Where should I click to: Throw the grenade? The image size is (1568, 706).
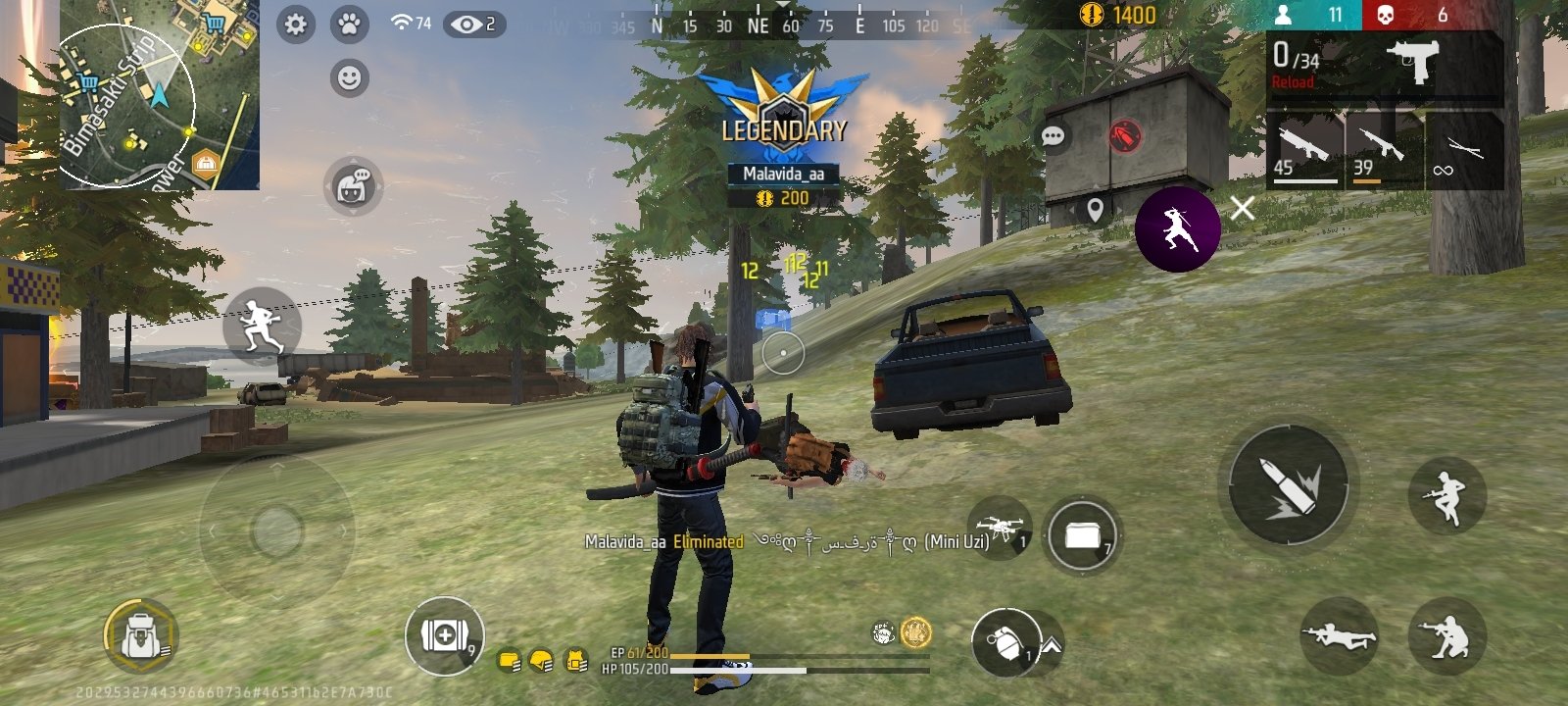click(x=1004, y=641)
